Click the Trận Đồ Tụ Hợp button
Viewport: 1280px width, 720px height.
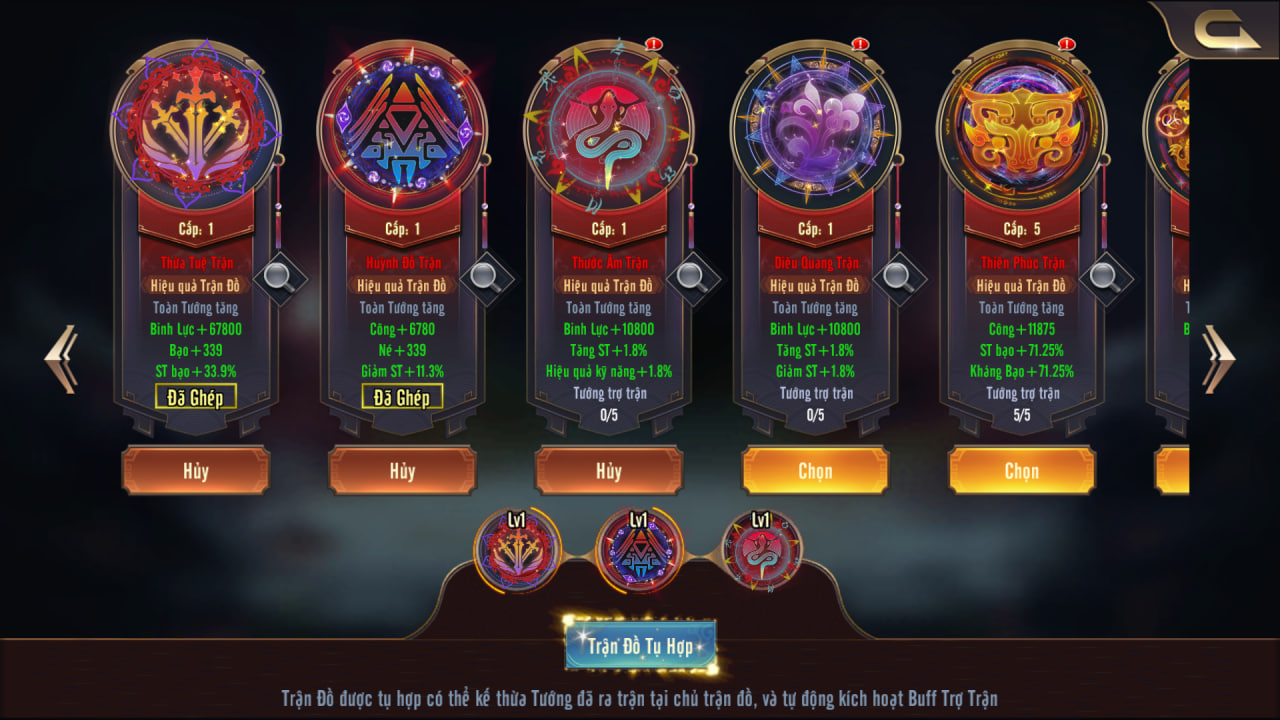point(640,646)
